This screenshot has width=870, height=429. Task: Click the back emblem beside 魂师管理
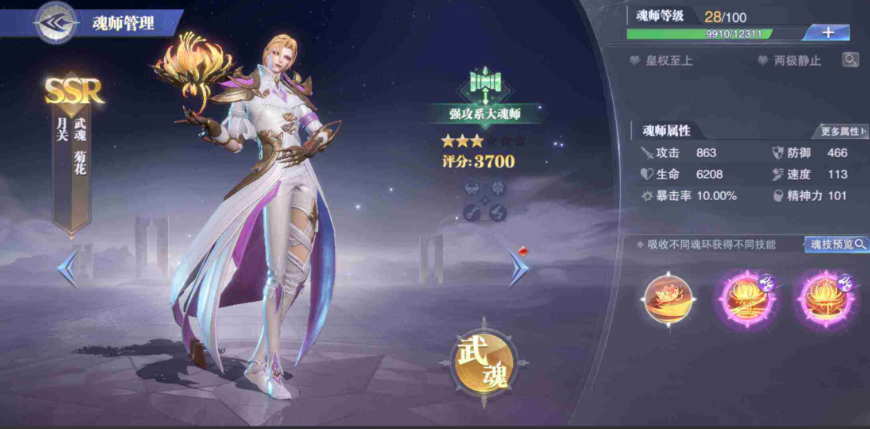tap(57, 22)
